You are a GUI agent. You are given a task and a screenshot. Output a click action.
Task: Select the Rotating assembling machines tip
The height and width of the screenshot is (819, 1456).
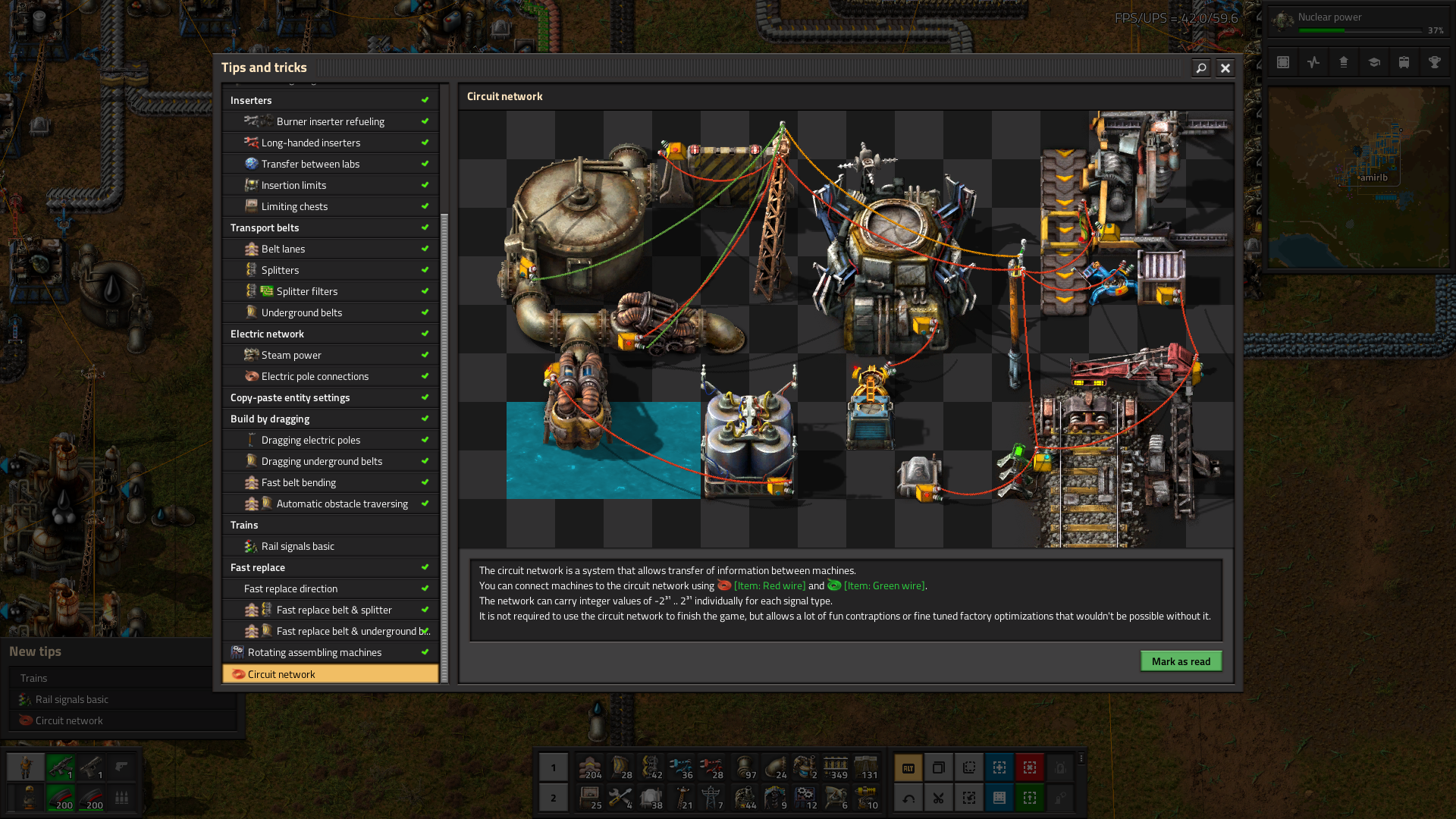314,652
